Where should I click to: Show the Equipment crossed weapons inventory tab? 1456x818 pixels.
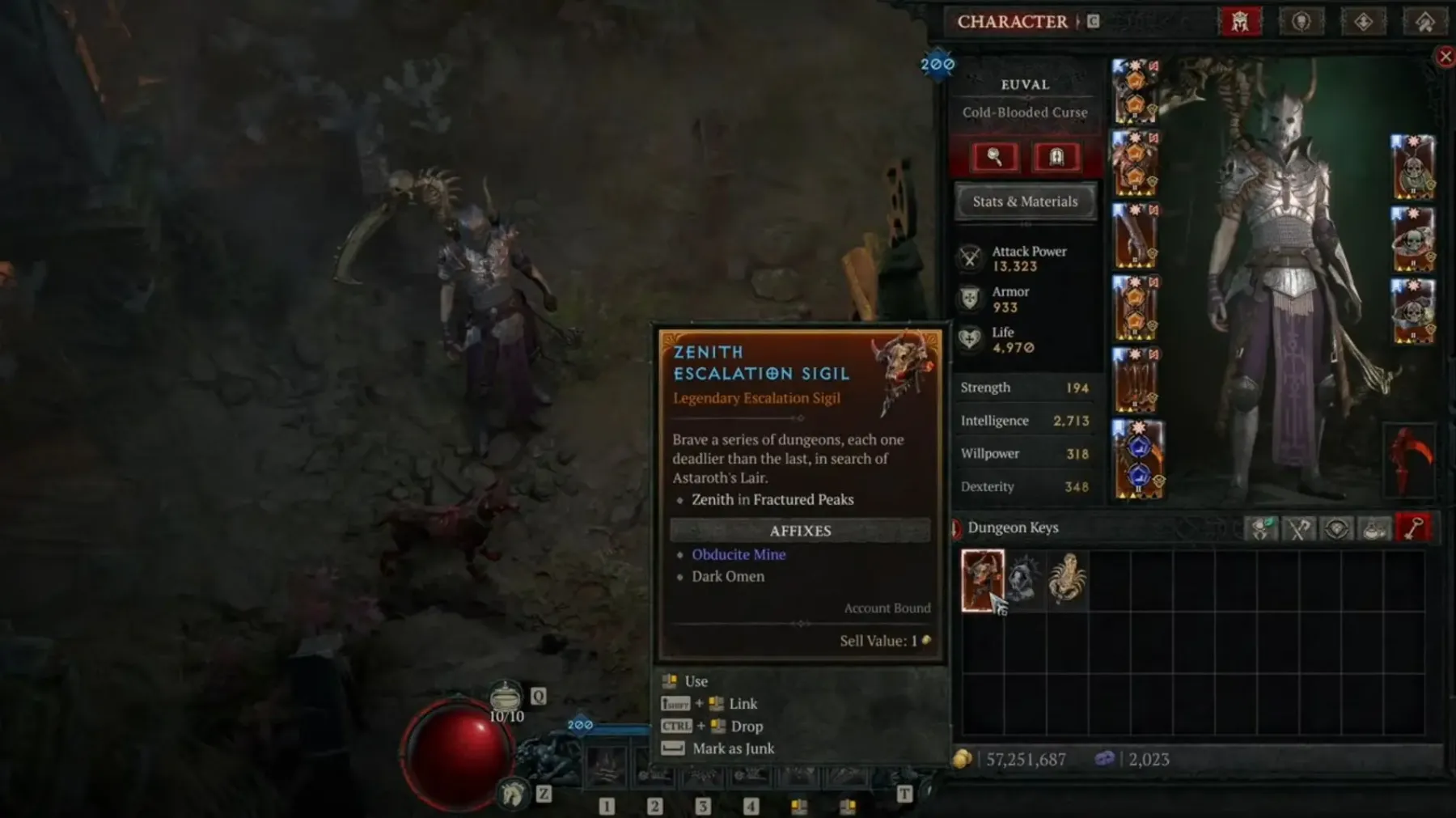click(x=1298, y=529)
